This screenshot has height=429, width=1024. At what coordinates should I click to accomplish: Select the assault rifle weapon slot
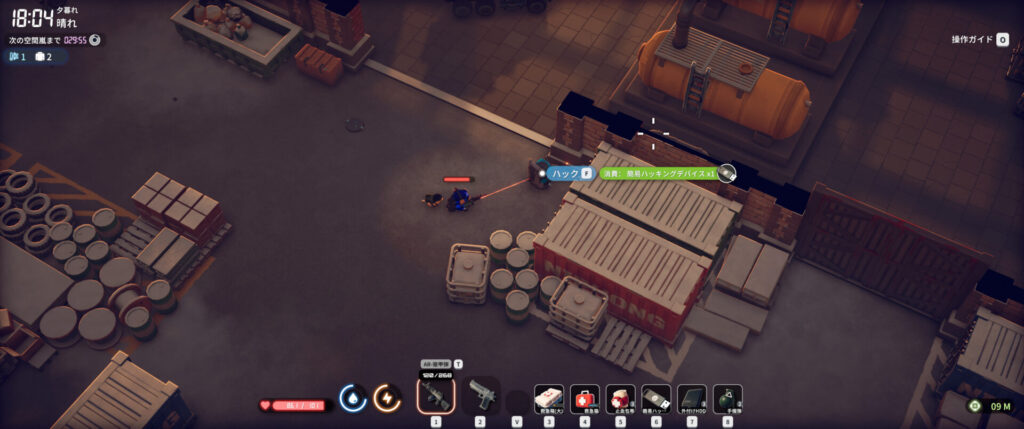(x=436, y=397)
